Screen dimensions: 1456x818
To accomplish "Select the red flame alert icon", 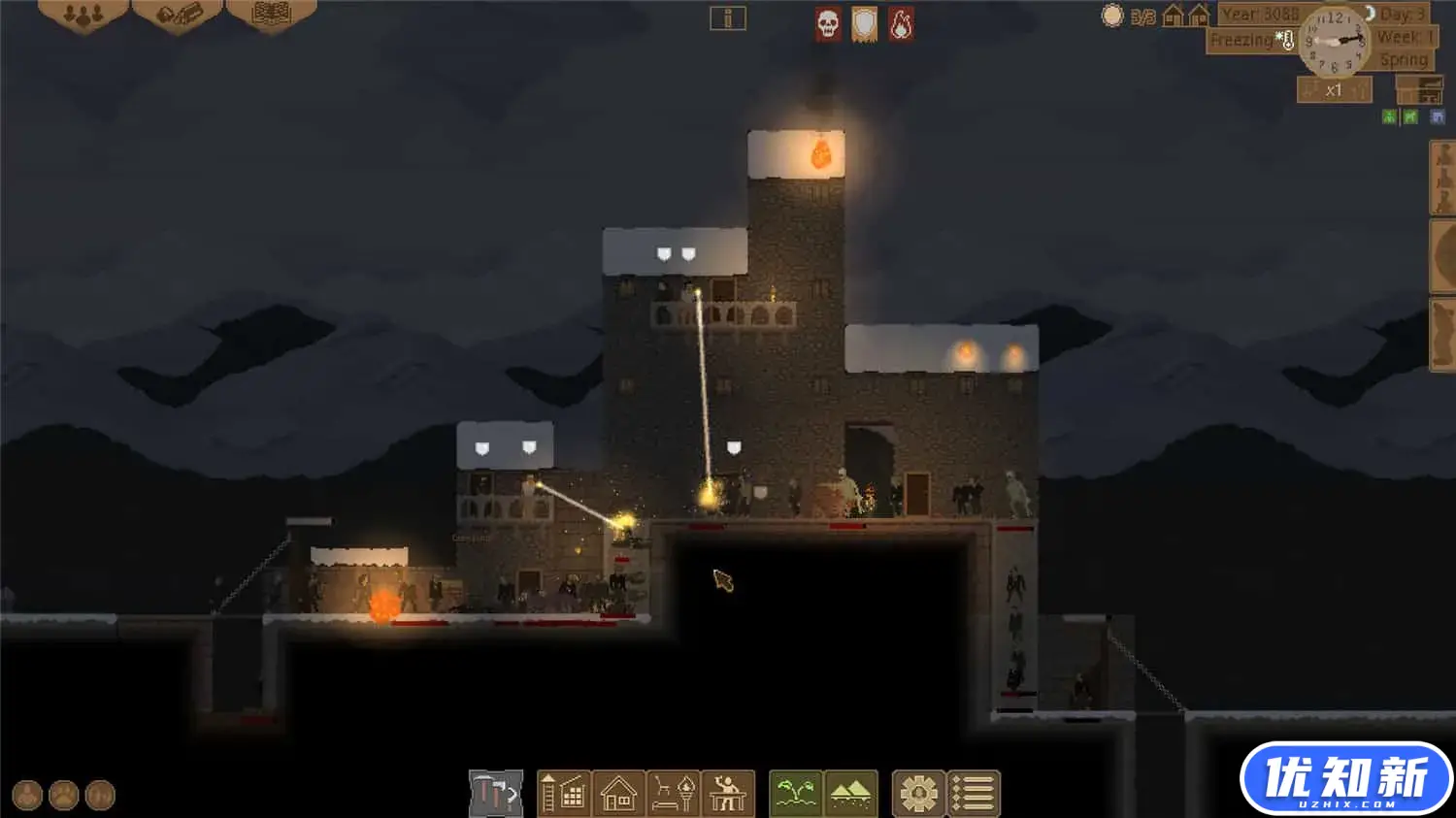I will [x=901, y=24].
